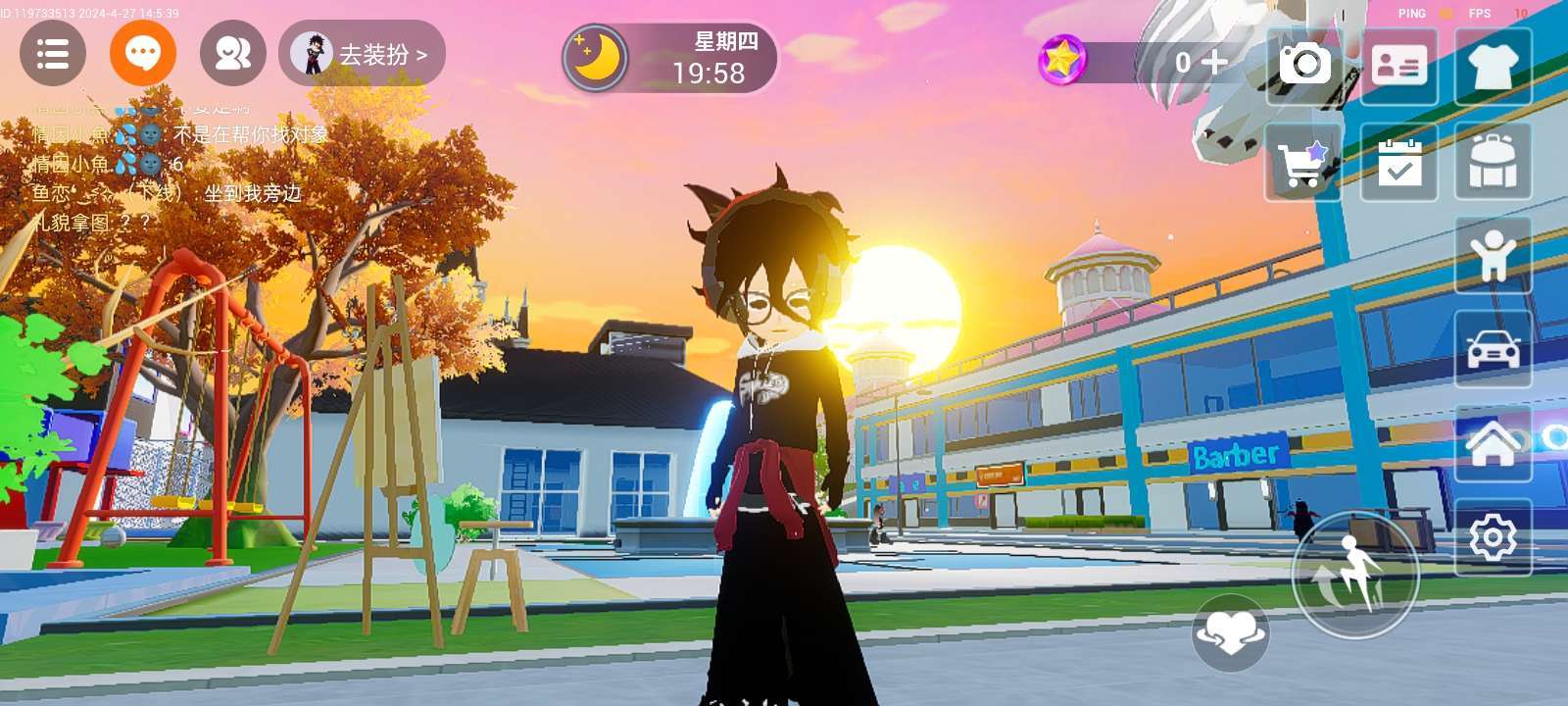Open the ID card profile
Screen dimensions: 1568x706
click(1398, 66)
